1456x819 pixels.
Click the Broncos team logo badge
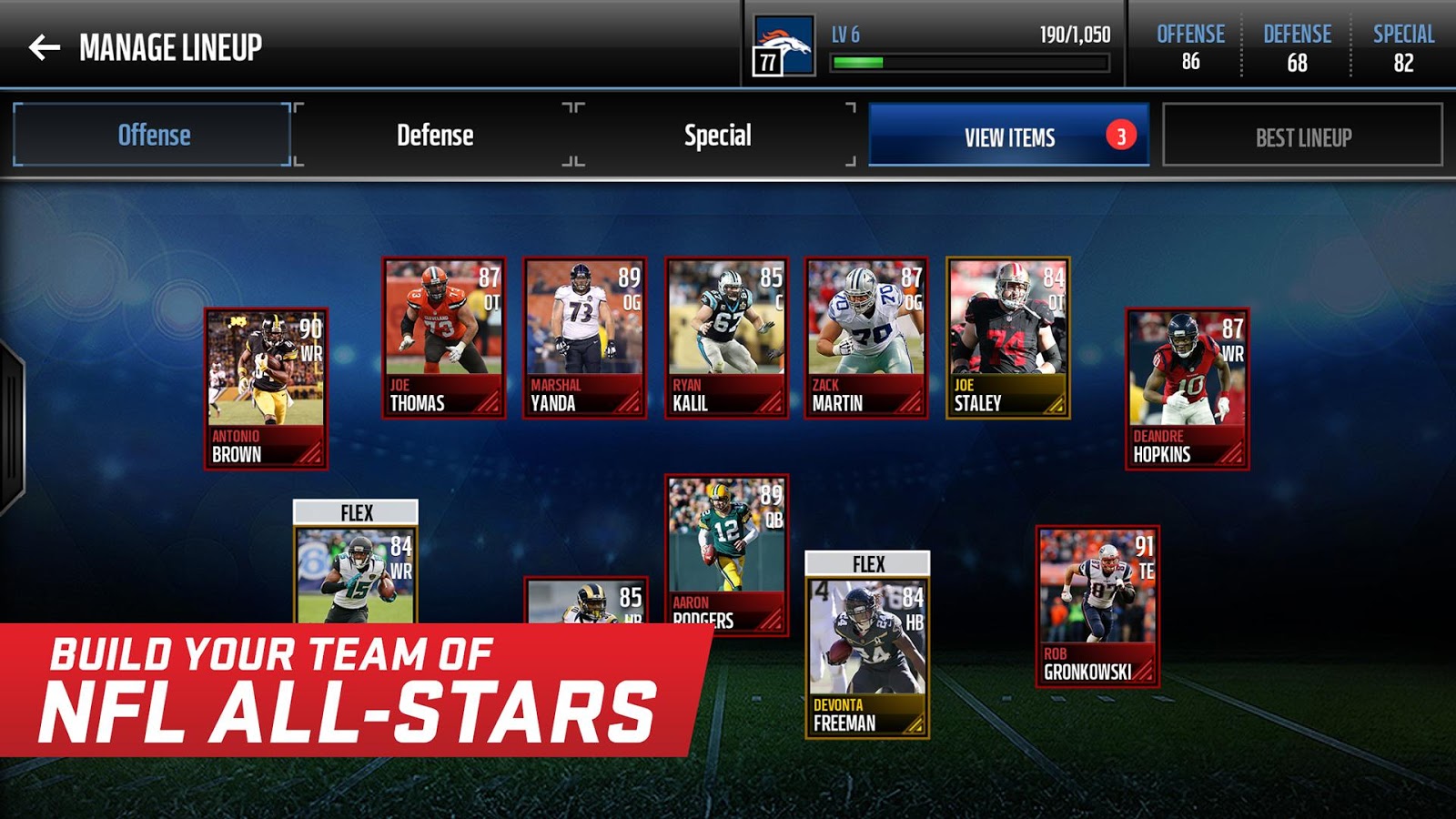[784, 45]
